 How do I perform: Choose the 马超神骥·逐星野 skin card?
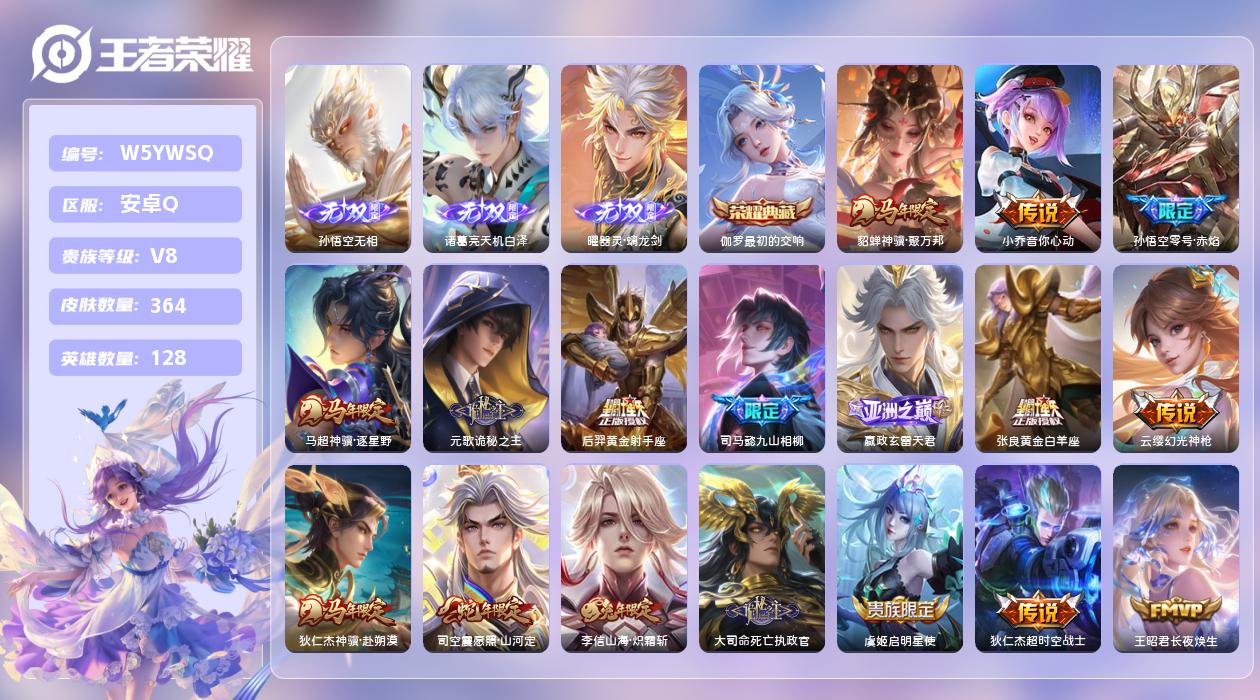(348, 358)
